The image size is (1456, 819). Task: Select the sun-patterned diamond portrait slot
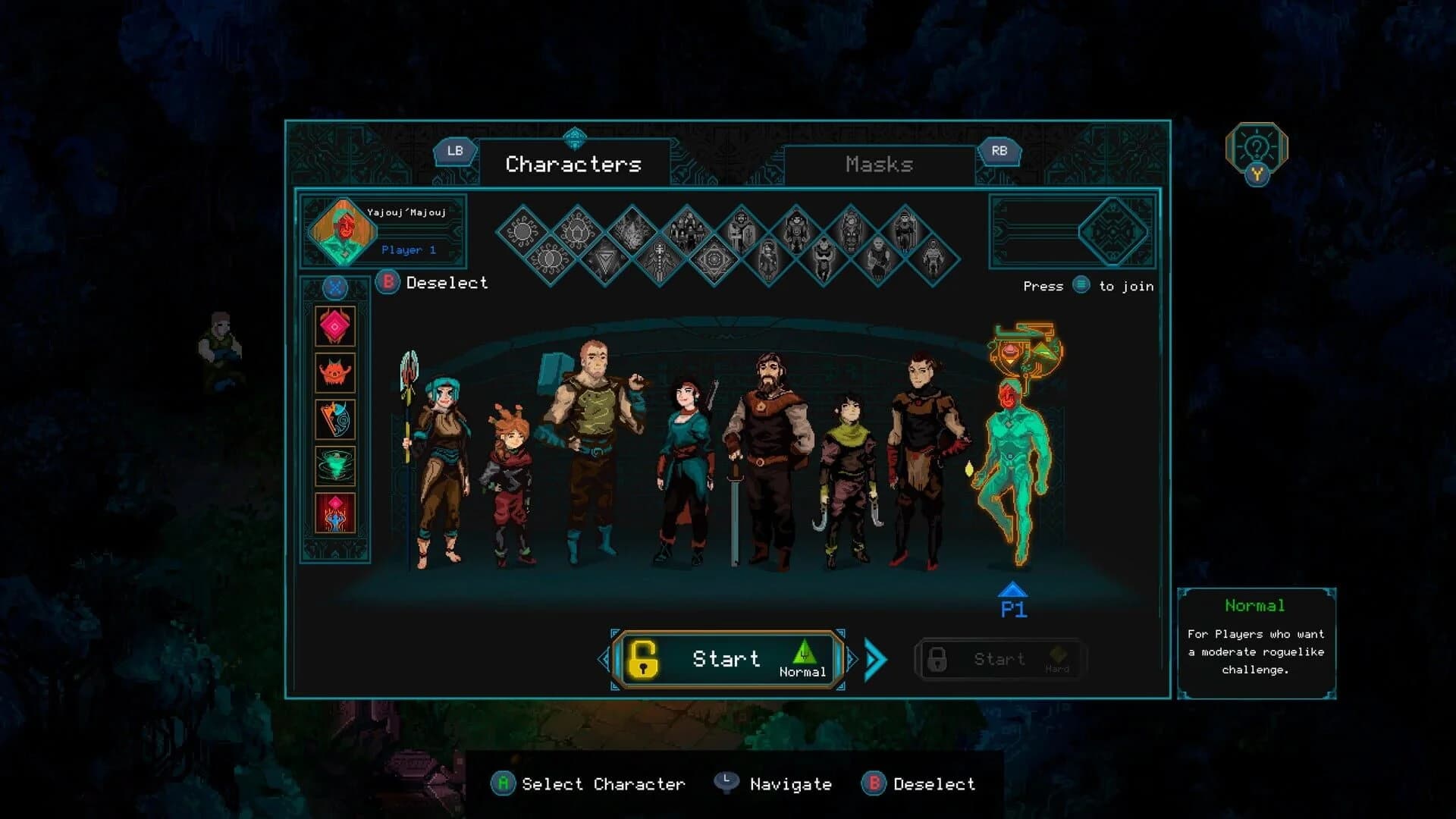click(x=522, y=230)
